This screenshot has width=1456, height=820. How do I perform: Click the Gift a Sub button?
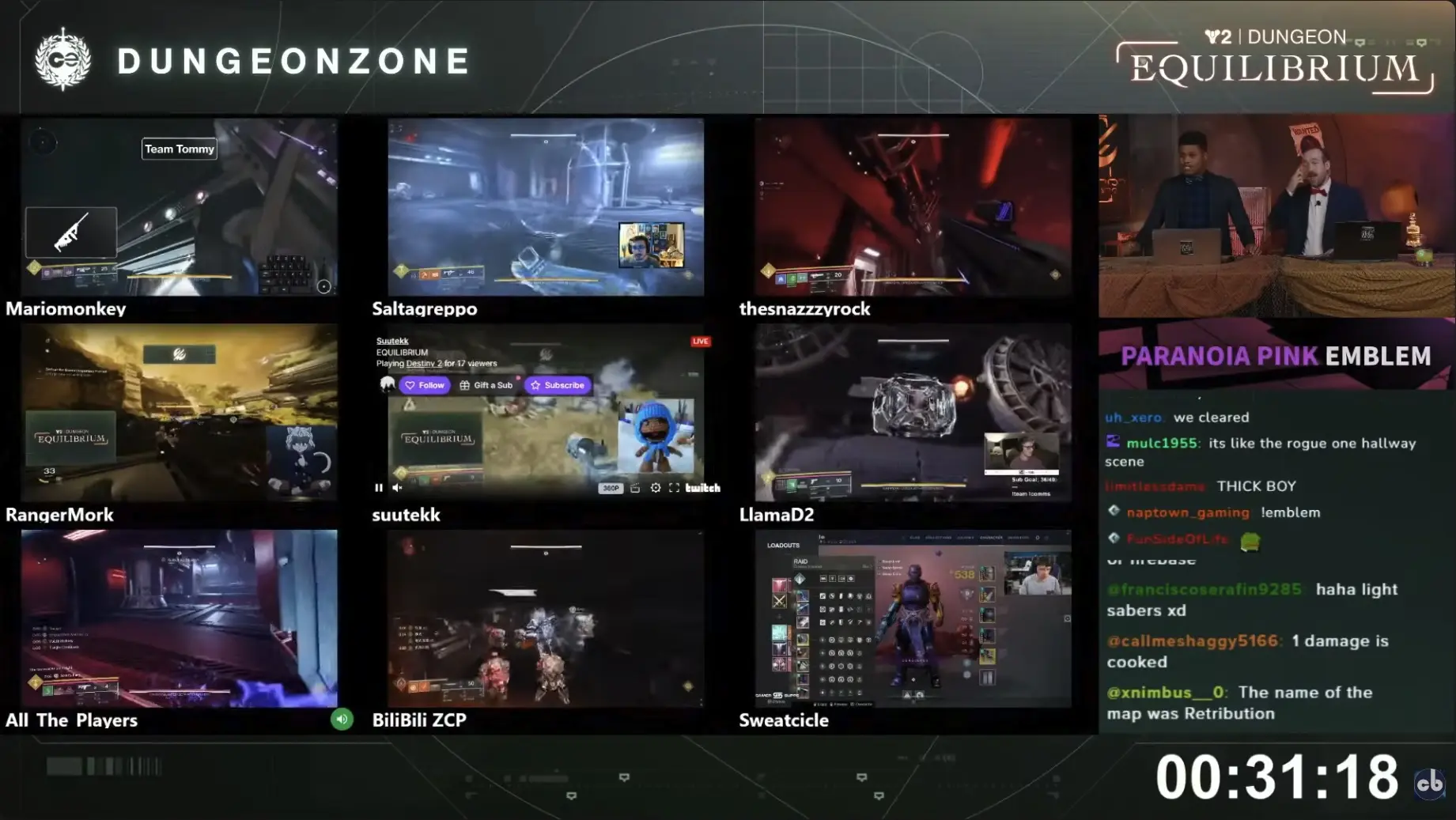pyautogui.click(x=486, y=385)
